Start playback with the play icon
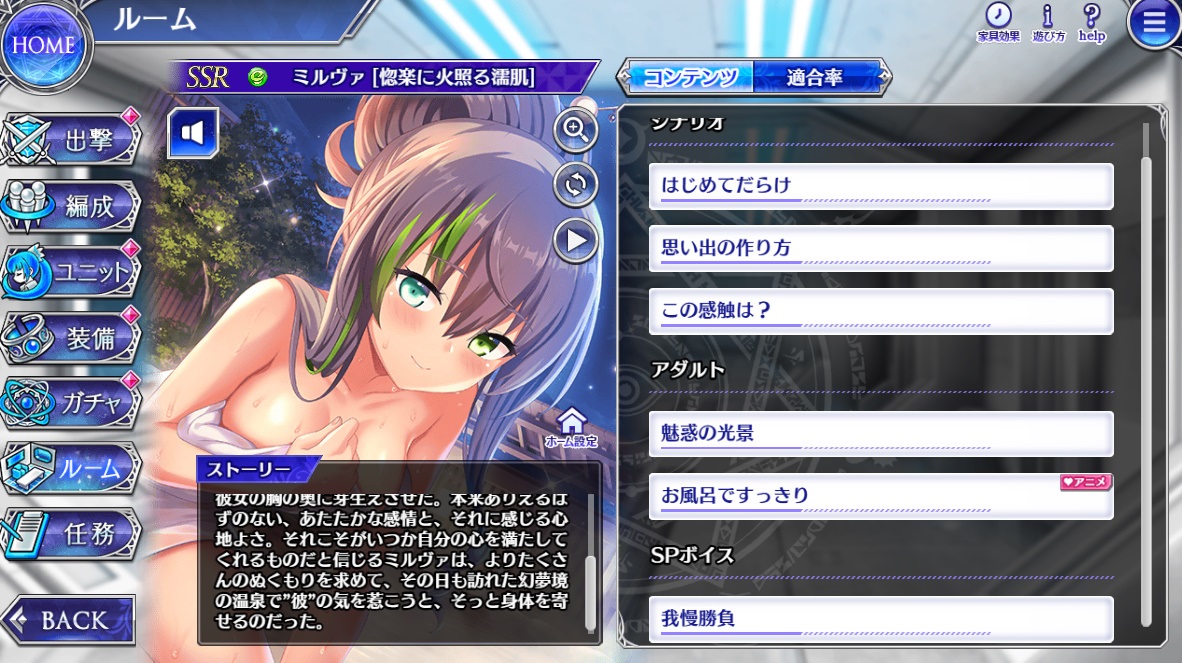The height and width of the screenshot is (663, 1182). click(576, 240)
